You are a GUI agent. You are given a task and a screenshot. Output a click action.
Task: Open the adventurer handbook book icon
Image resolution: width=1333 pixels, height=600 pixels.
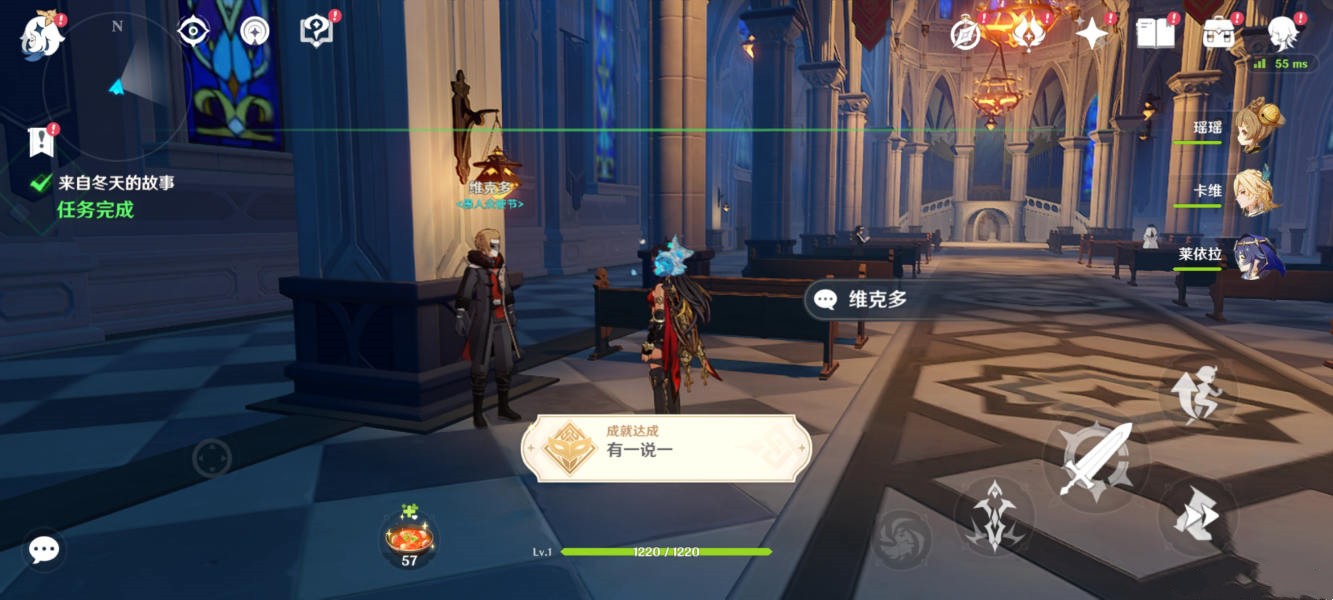pos(1155,33)
